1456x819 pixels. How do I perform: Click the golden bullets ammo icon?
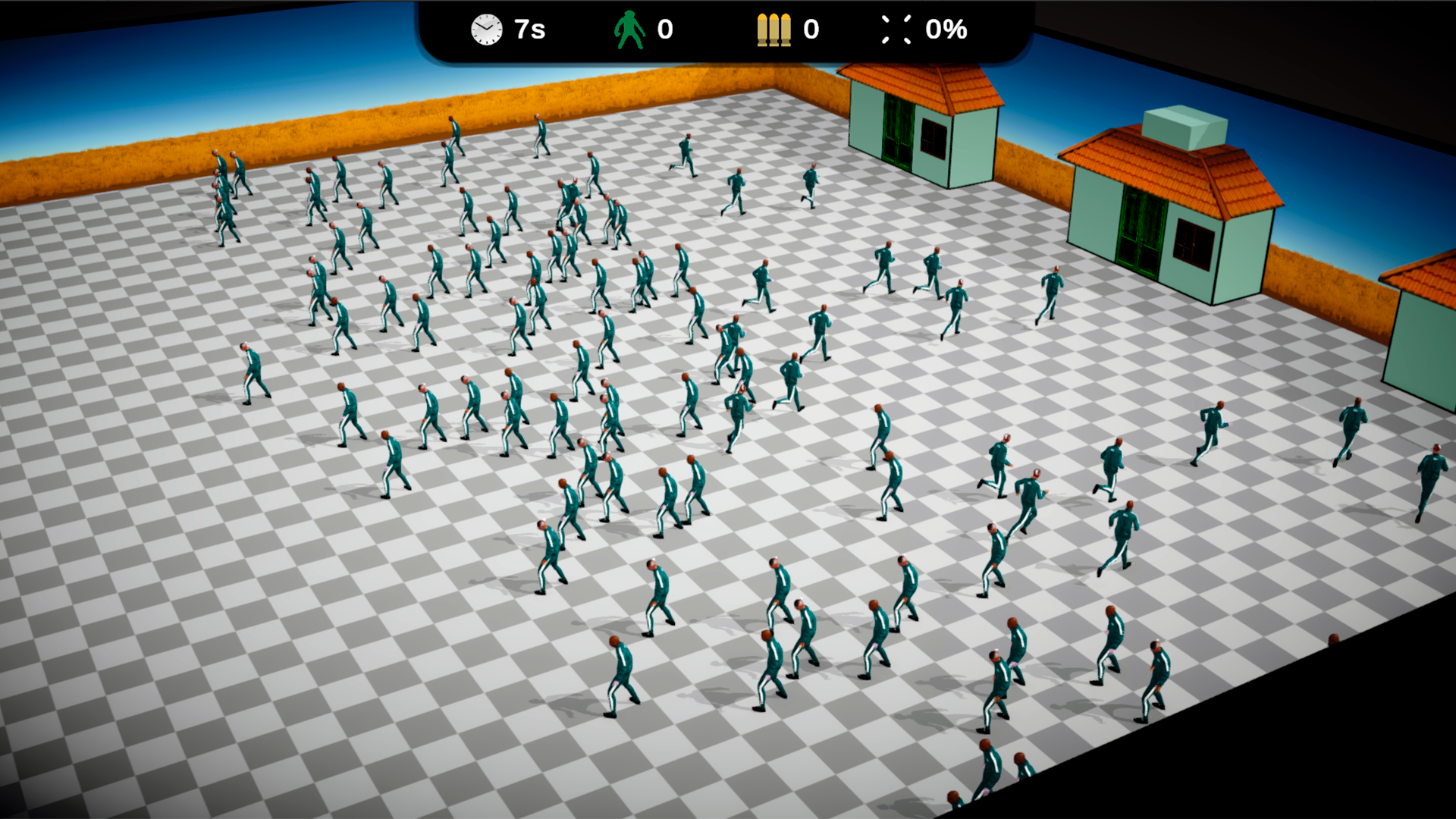pyautogui.click(x=773, y=29)
